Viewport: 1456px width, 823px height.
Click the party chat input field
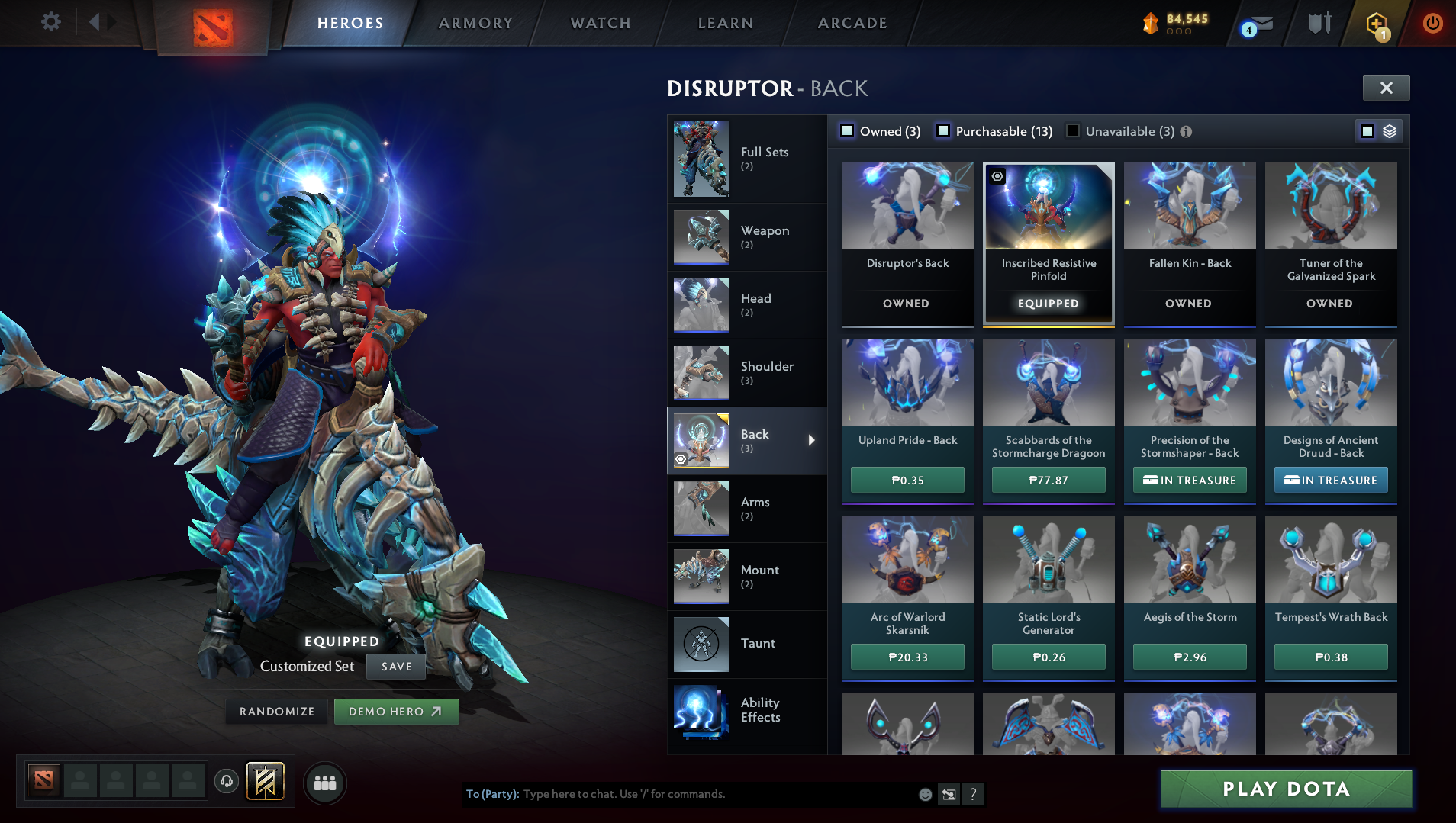tap(687, 794)
